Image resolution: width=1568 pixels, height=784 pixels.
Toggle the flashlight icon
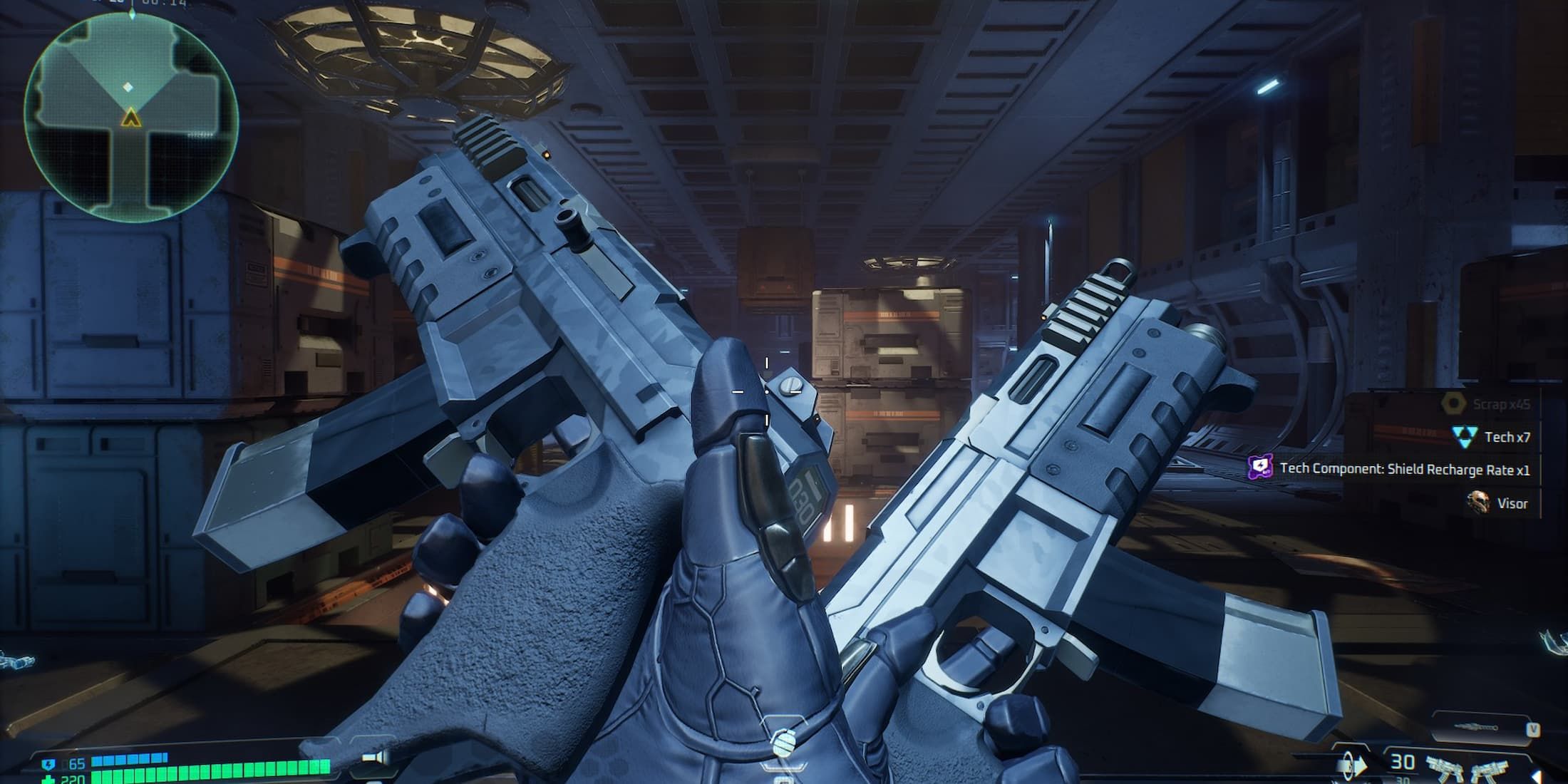(374, 758)
